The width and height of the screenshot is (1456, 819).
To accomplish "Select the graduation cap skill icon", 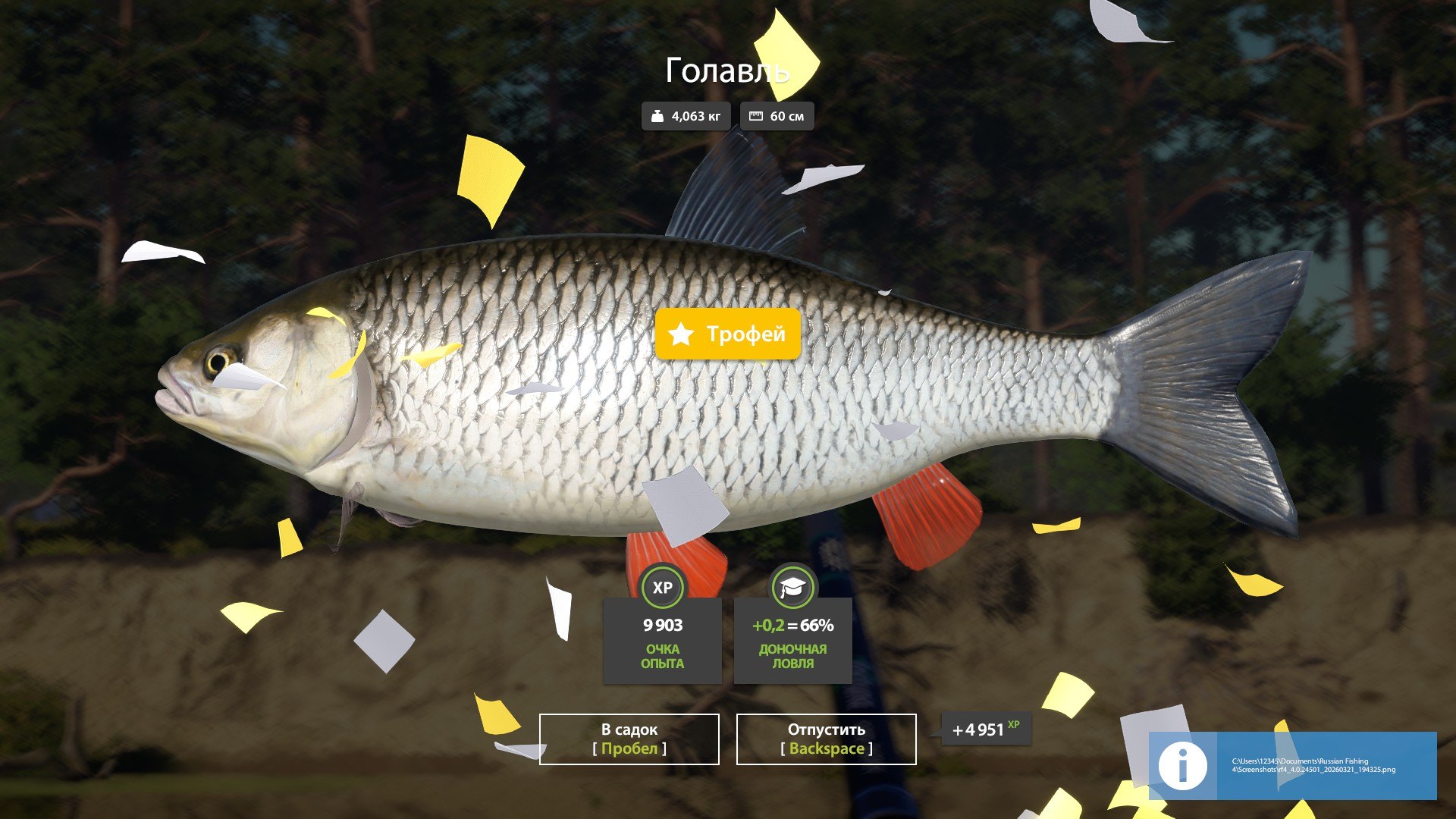I will click(x=792, y=587).
